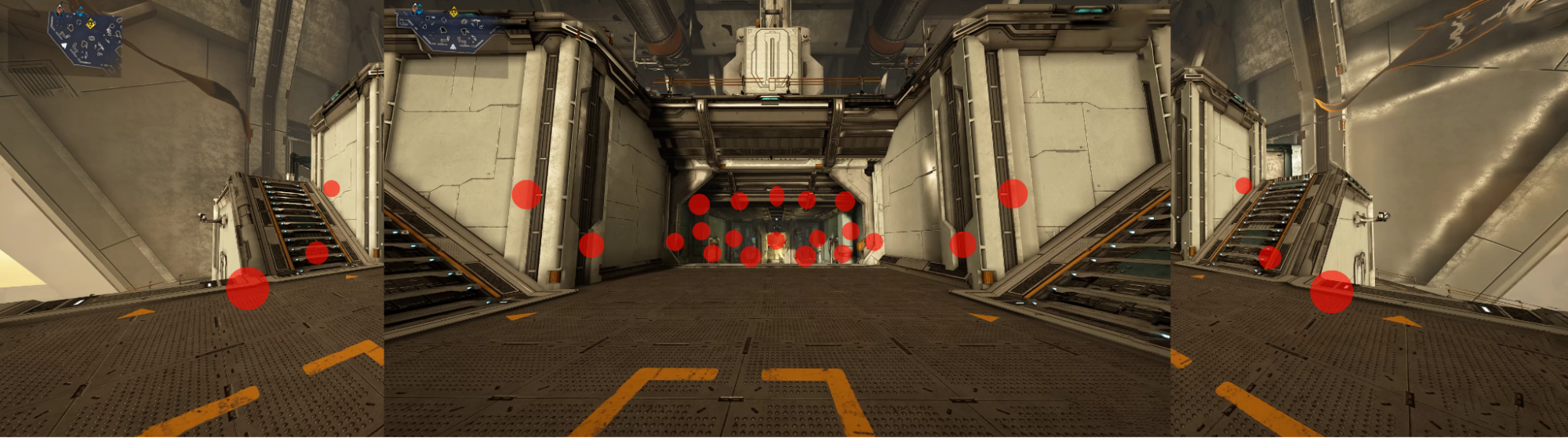Select the yellow diamond marker on the wide minimap
Image resolution: width=1568 pixels, height=438 pixels.
[x=453, y=13]
